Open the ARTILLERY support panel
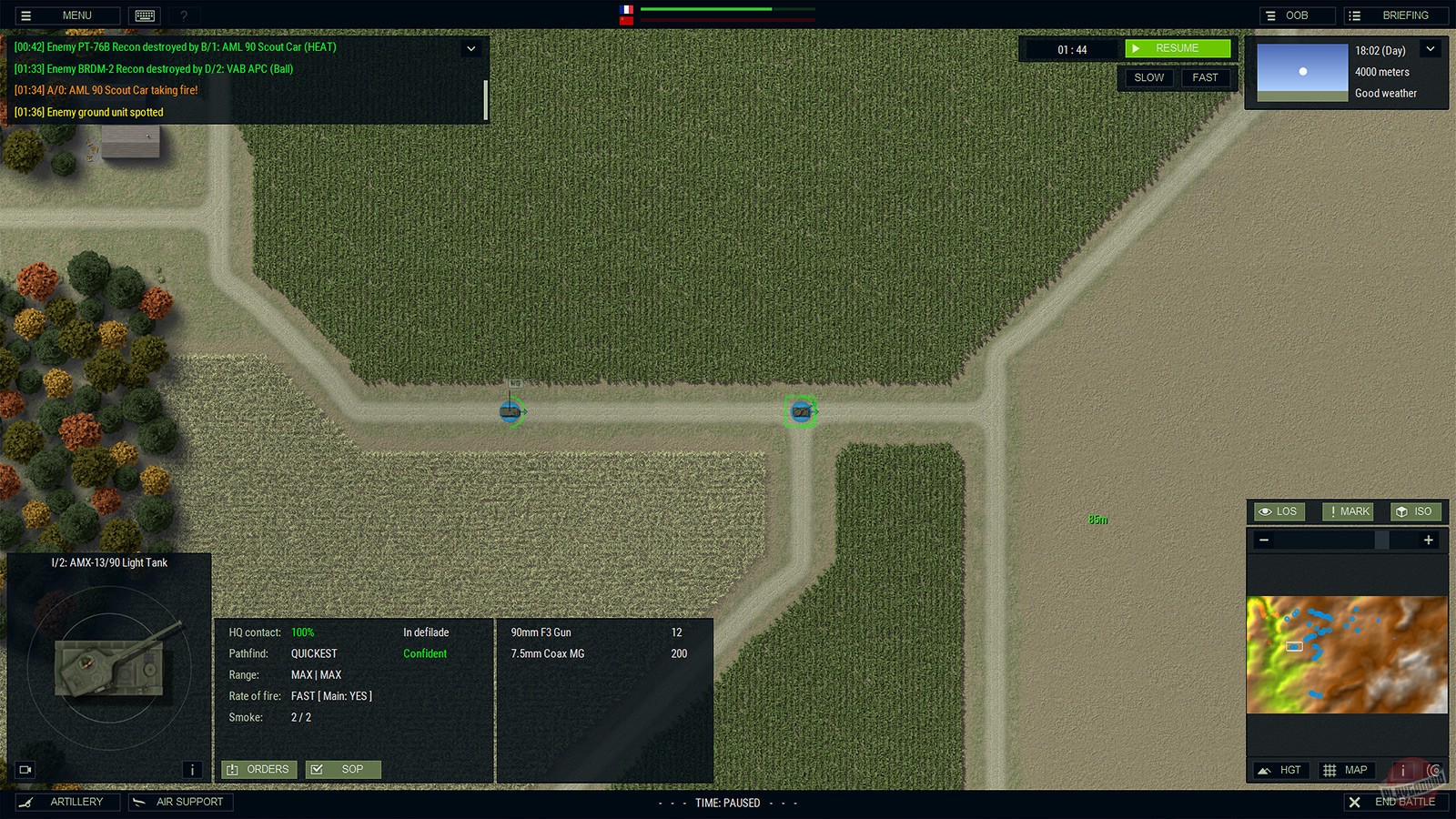This screenshot has width=1456, height=819. click(68, 802)
